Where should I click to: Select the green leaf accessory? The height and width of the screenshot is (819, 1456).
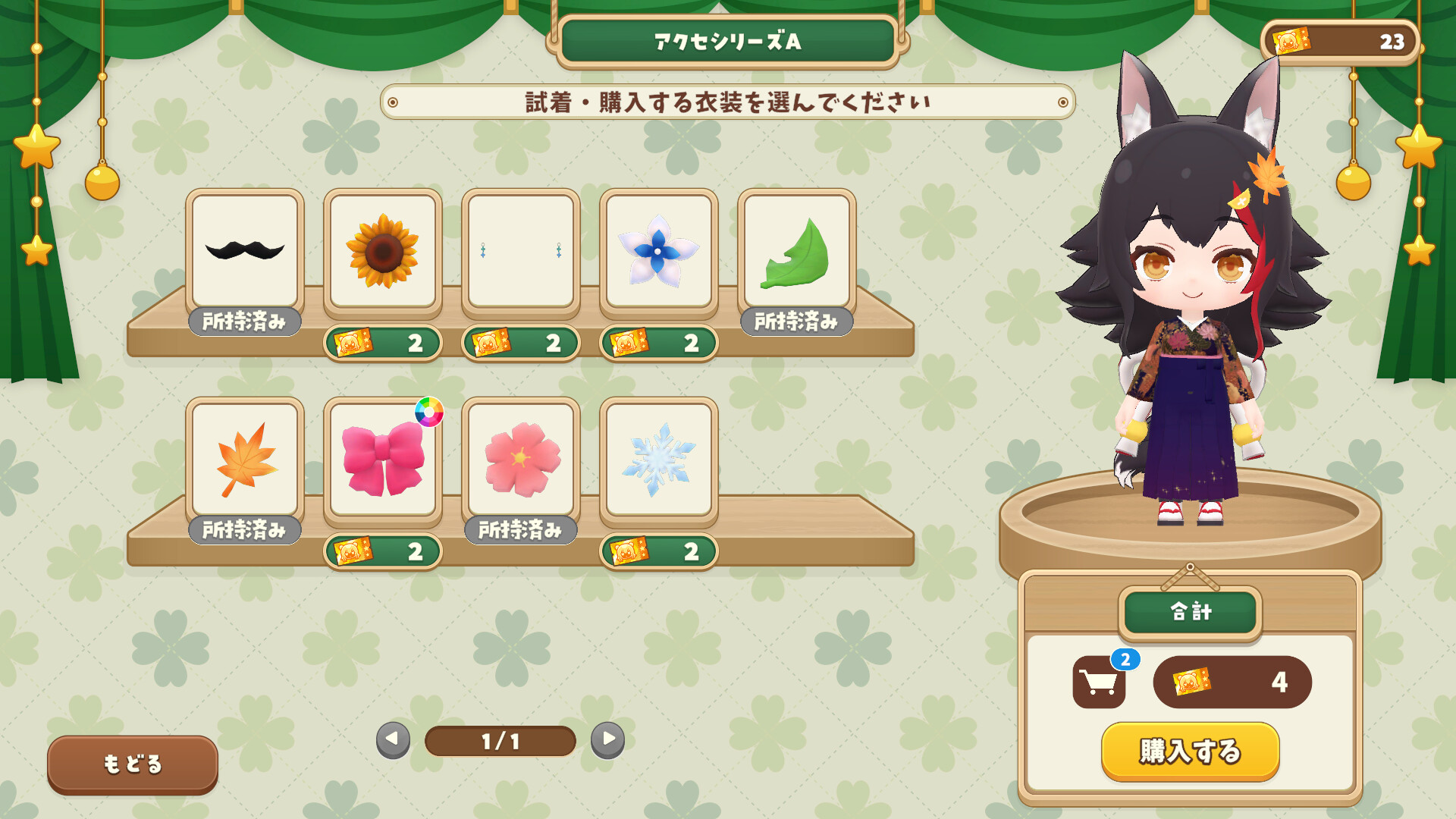coord(796,251)
